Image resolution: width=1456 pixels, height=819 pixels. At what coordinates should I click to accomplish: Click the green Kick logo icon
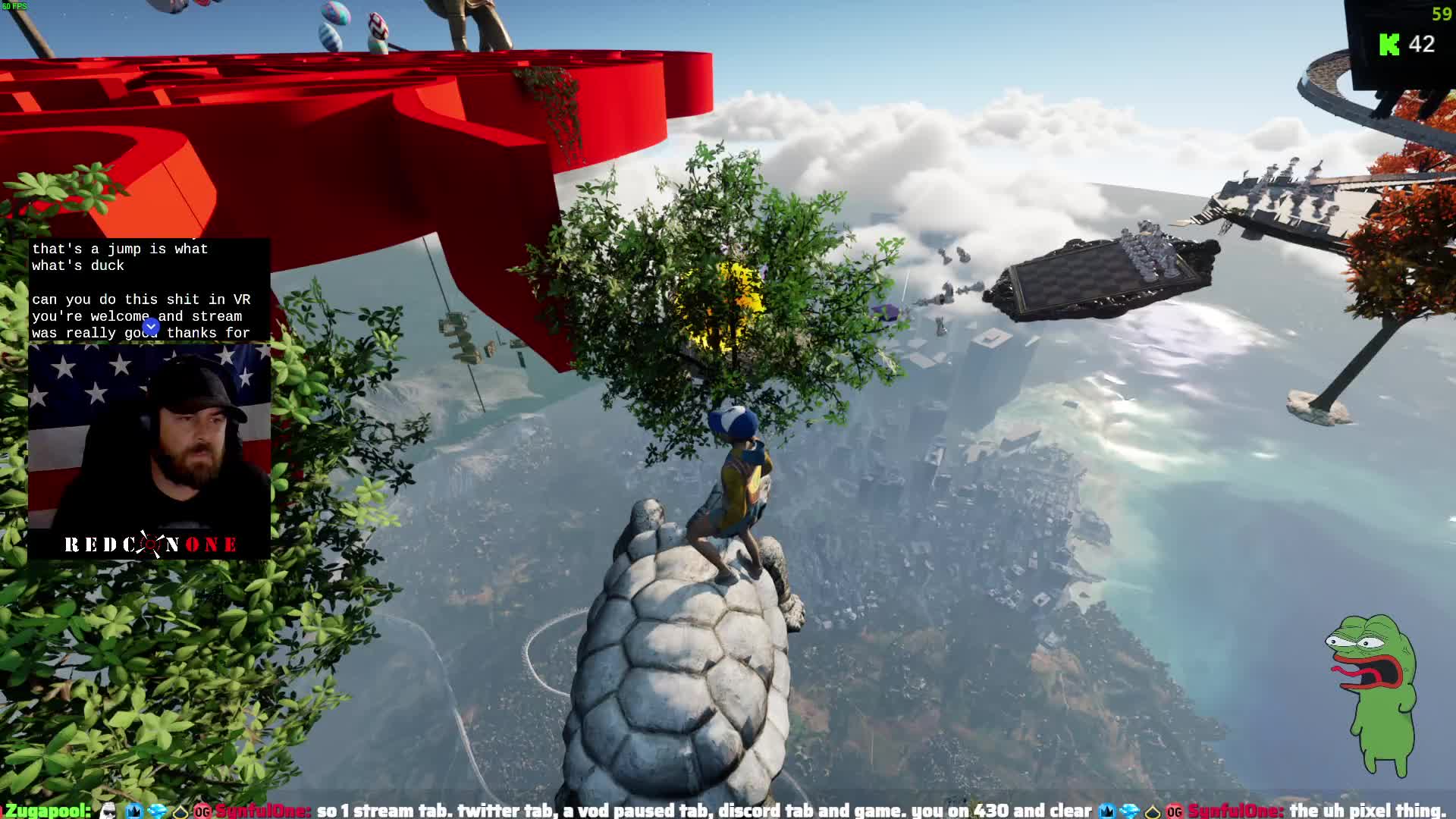tap(1389, 45)
